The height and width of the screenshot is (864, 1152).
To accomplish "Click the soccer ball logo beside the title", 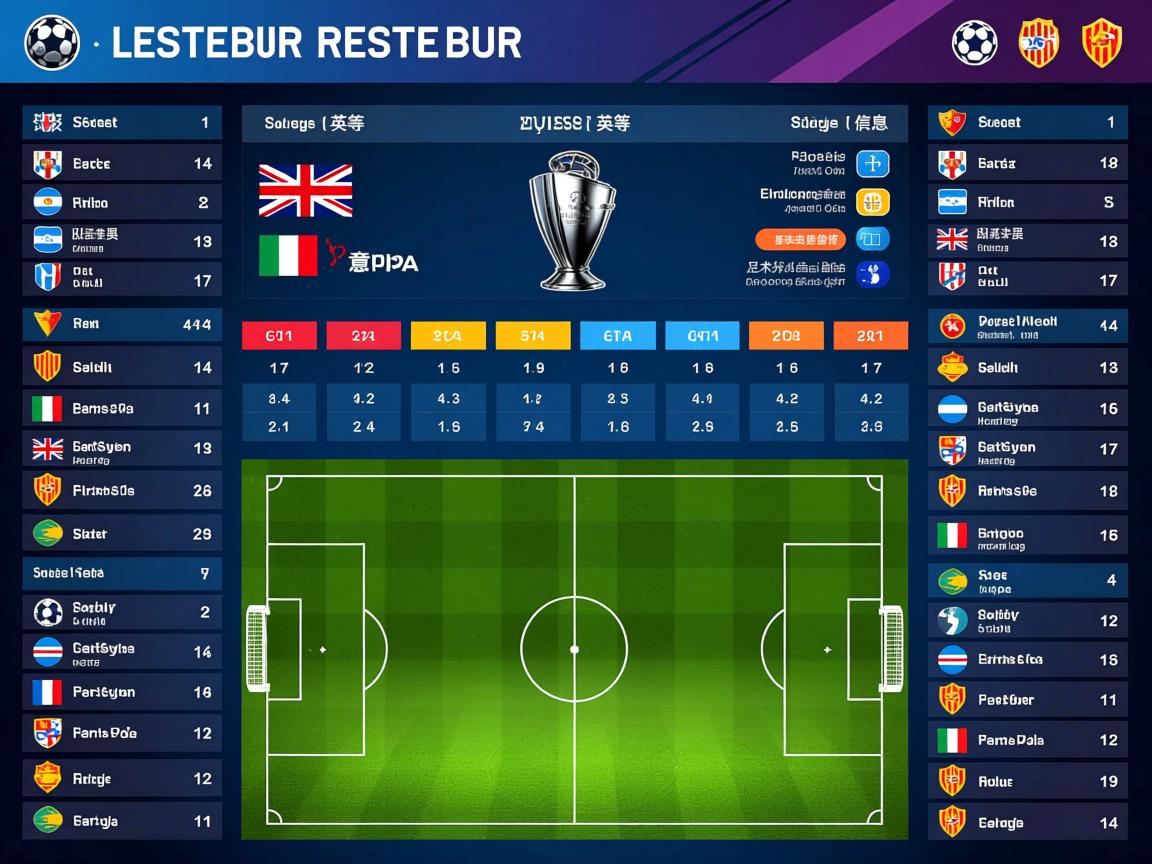I will coord(51,42).
